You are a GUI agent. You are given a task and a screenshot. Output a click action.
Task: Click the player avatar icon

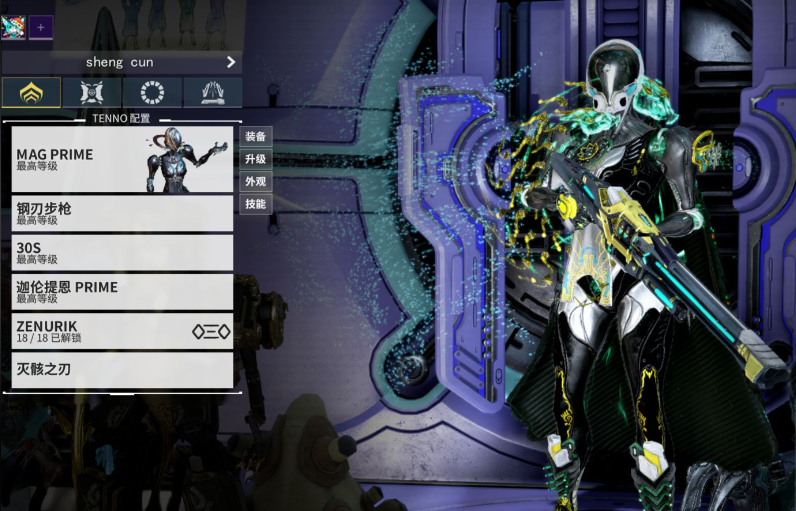coord(13,27)
